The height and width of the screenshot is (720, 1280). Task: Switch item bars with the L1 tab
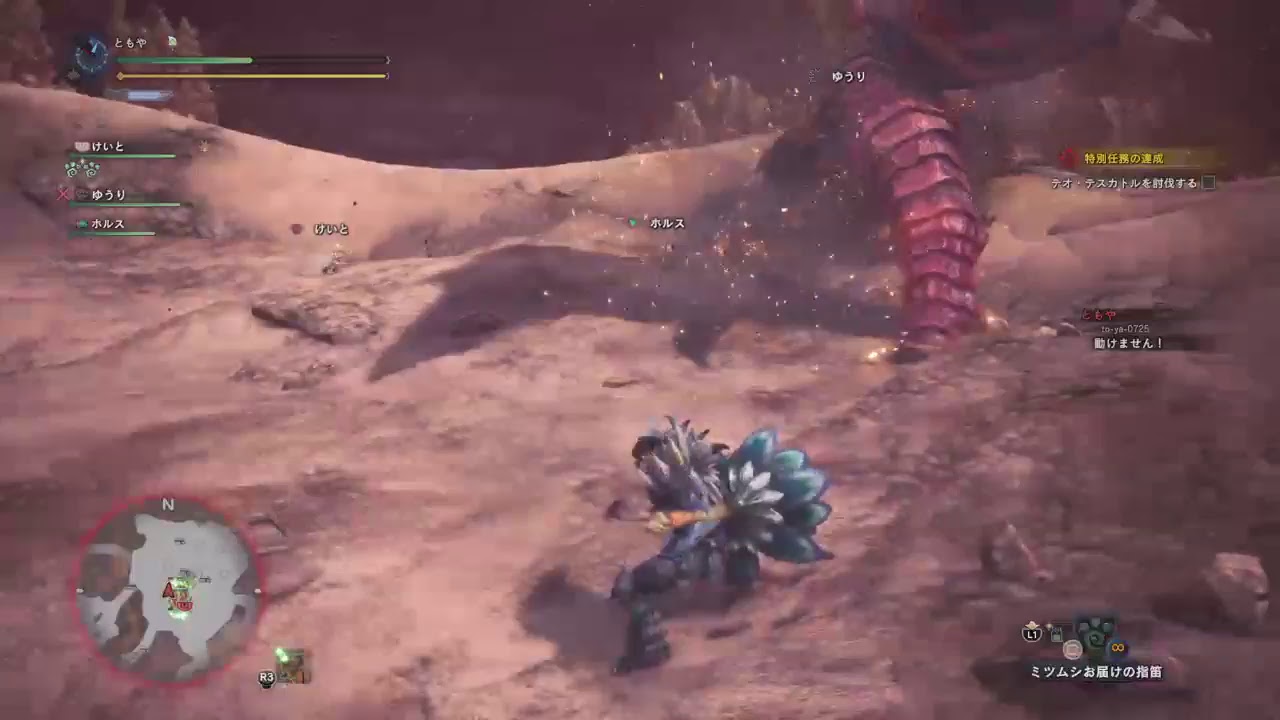click(x=1030, y=634)
